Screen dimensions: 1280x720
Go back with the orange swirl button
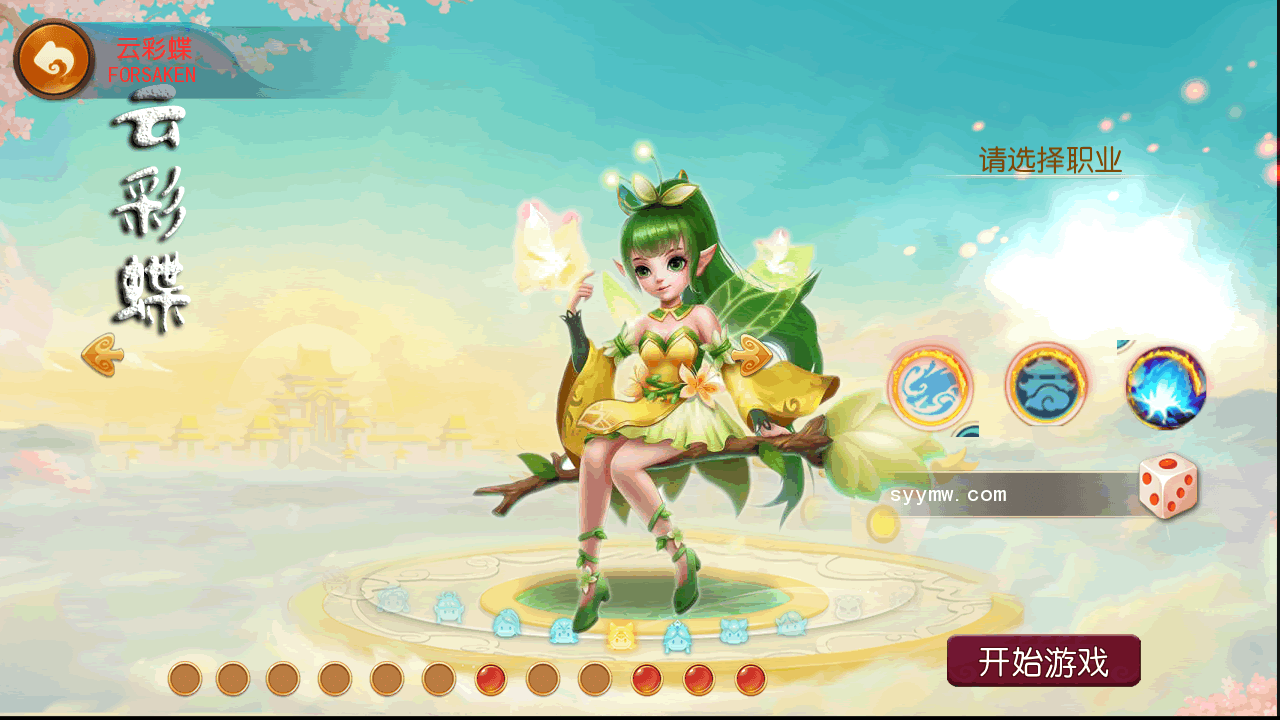tap(53, 59)
